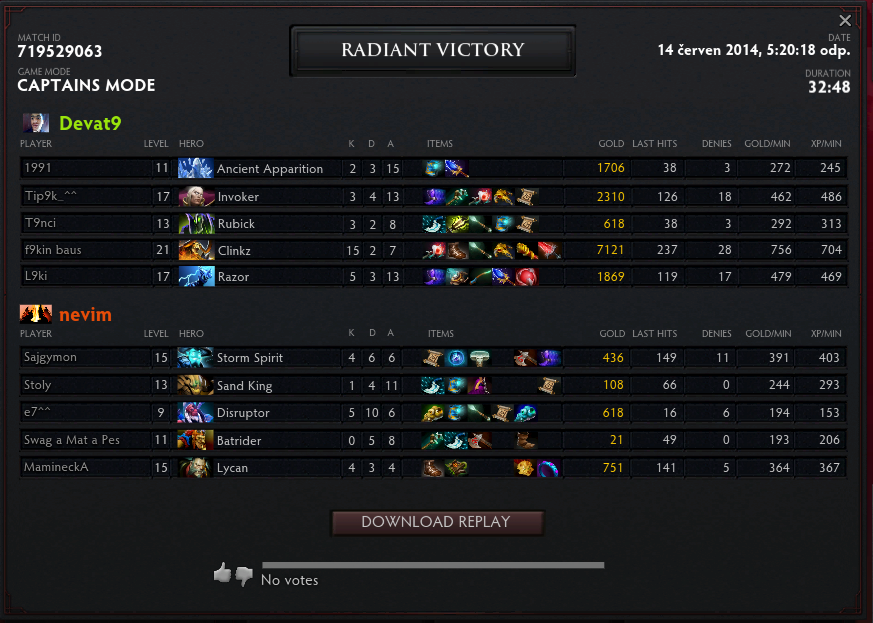Click the Devat9 team avatar image
873x623 pixels.
click(x=35, y=123)
